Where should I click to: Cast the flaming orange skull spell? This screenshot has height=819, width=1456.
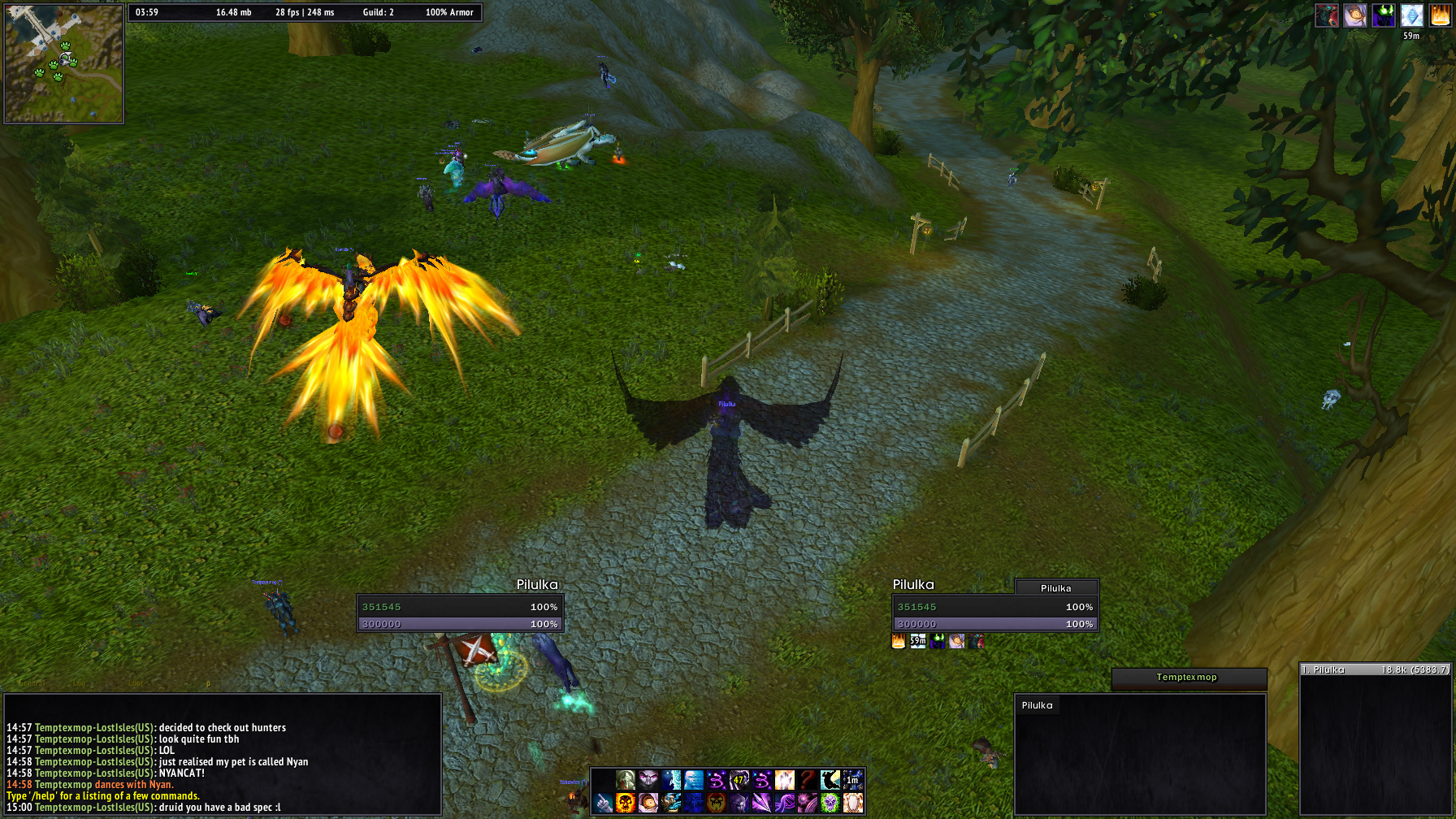coord(625,803)
